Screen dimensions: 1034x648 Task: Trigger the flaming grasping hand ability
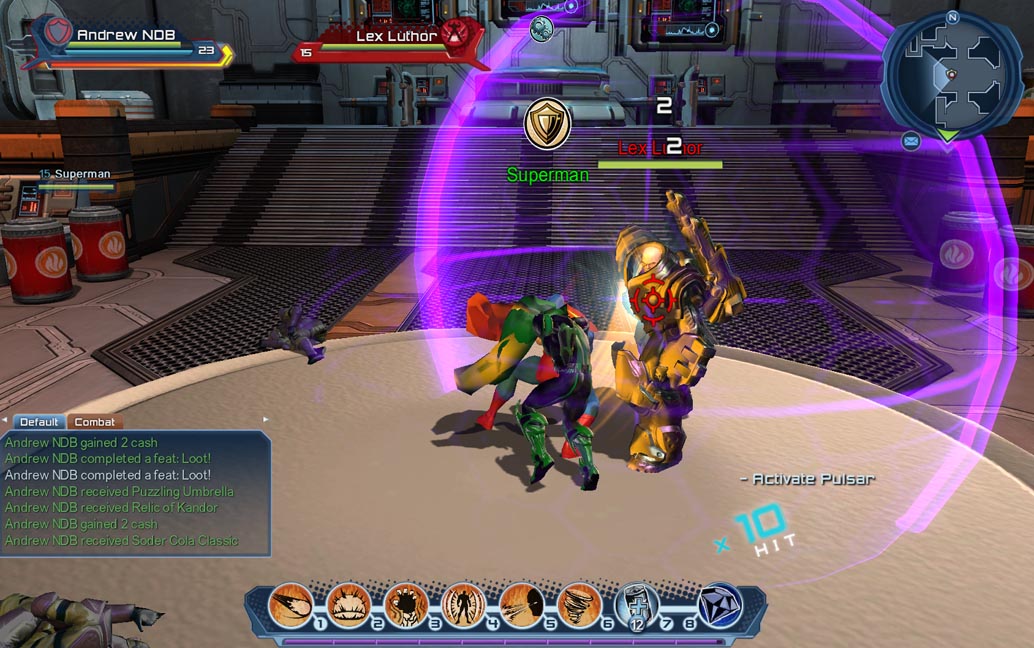[406, 606]
